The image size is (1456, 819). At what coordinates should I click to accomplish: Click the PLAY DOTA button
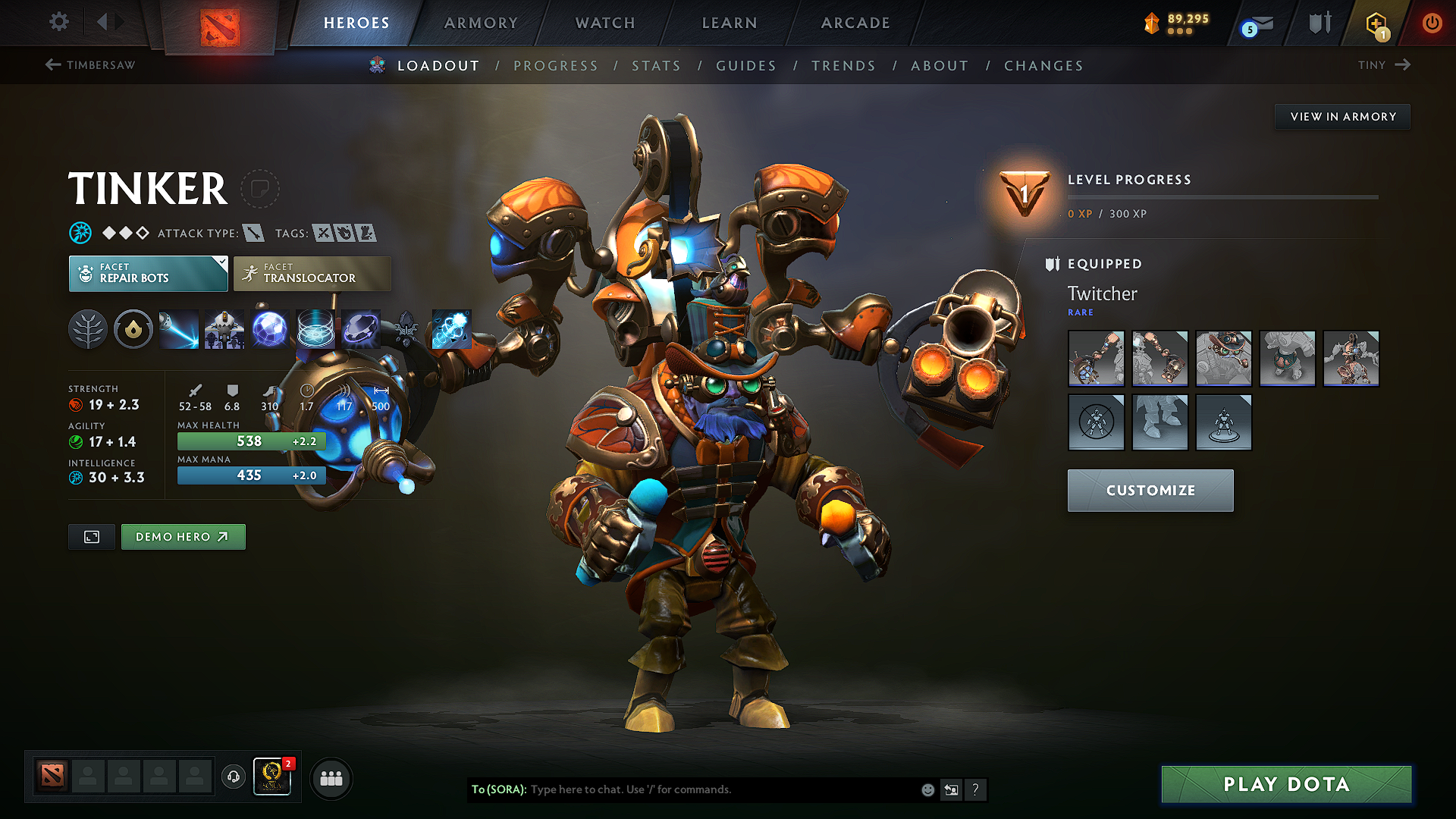1285,784
